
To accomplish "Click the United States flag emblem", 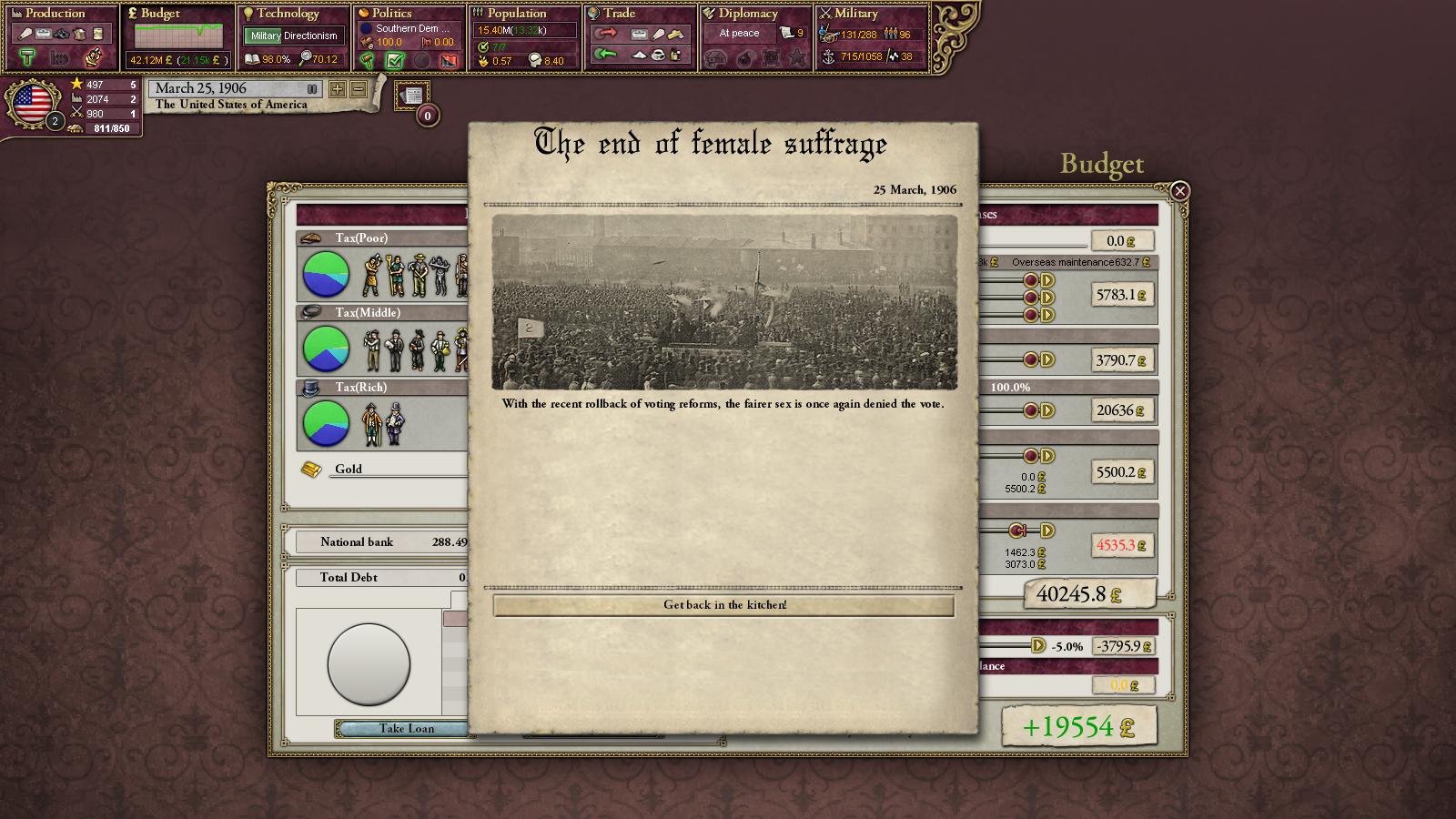I will pos(32,103).
